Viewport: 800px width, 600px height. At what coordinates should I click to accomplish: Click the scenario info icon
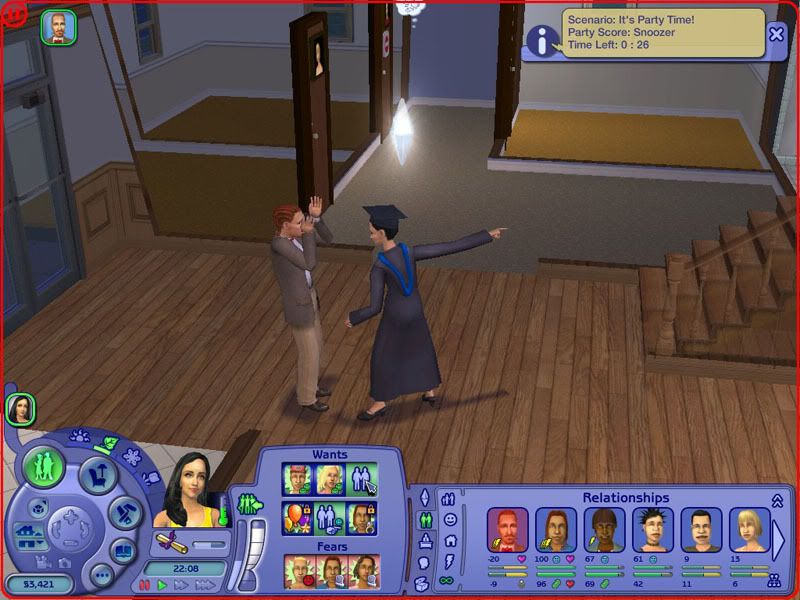[543, 40]
